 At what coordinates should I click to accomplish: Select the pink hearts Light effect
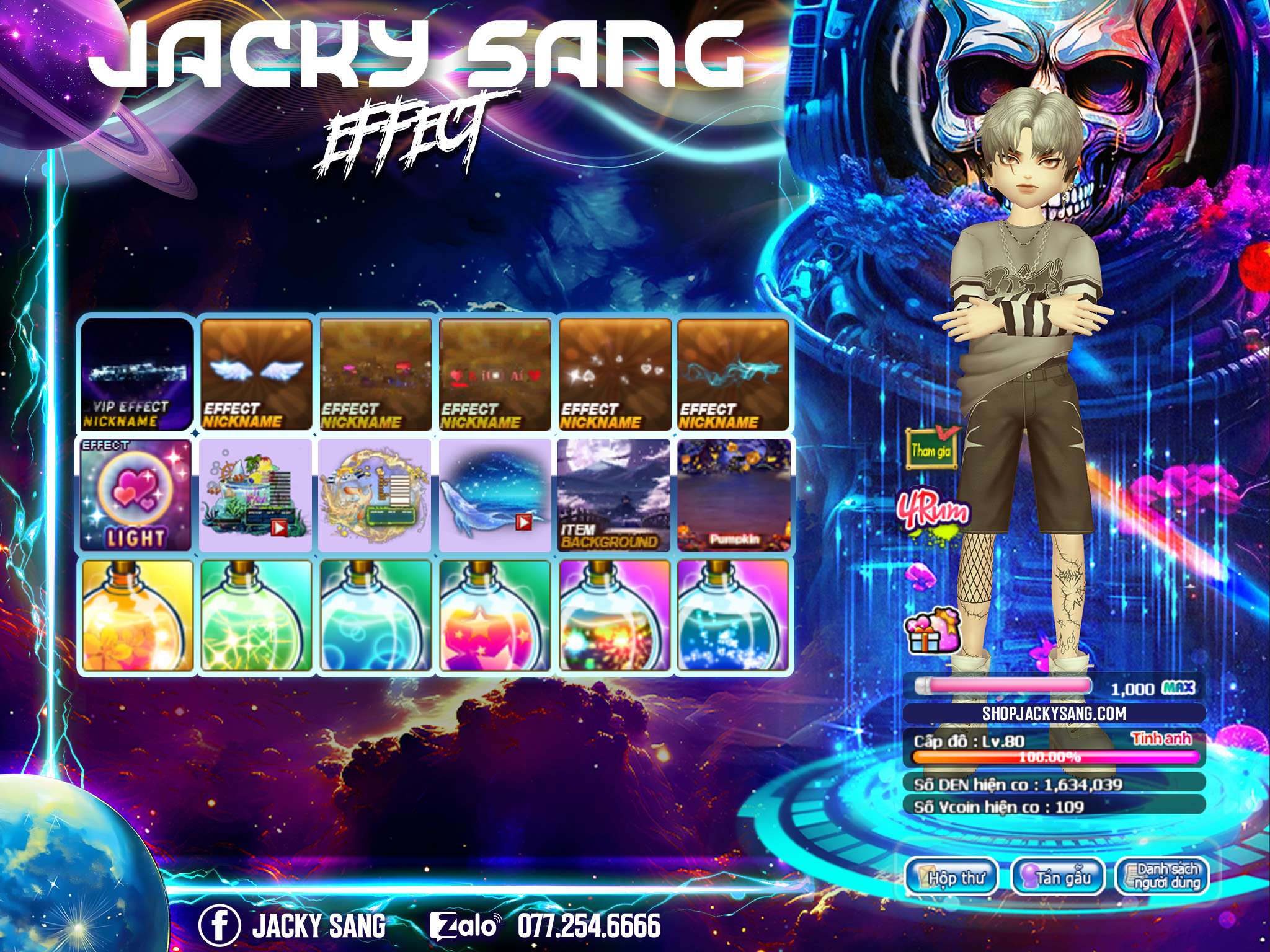click(136, 496)
